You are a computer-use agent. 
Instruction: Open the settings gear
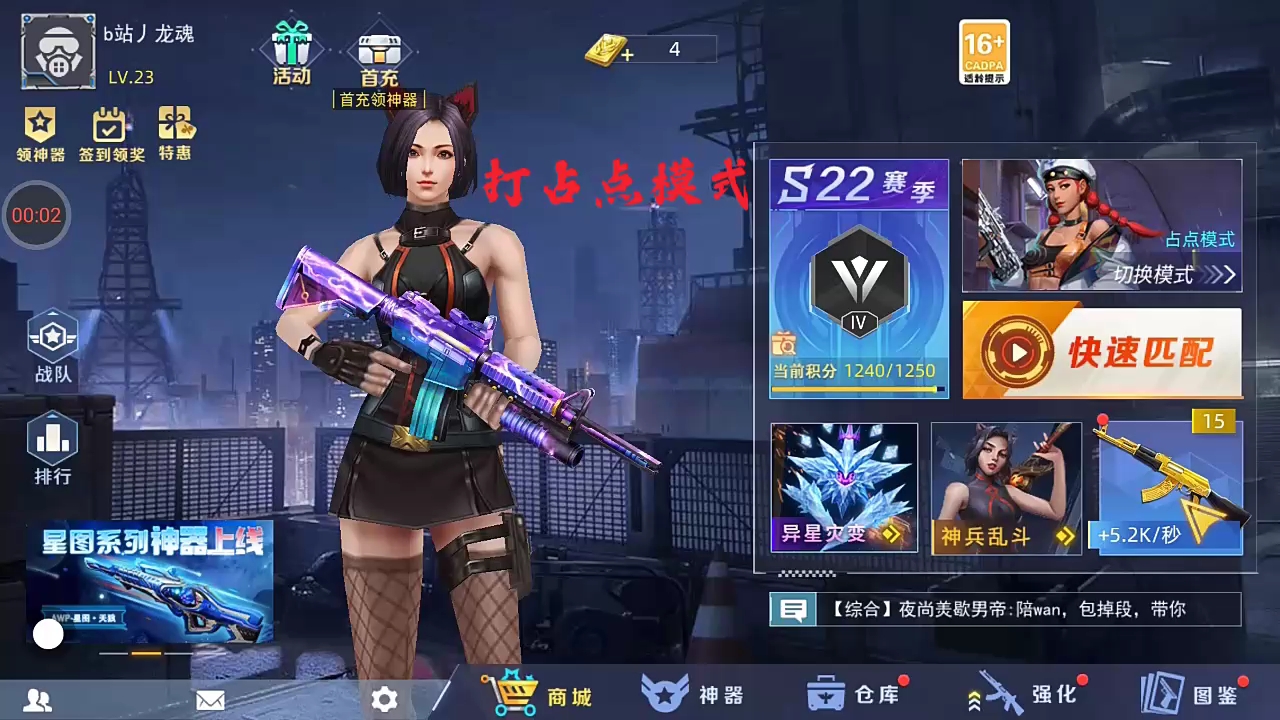(384, 700)
